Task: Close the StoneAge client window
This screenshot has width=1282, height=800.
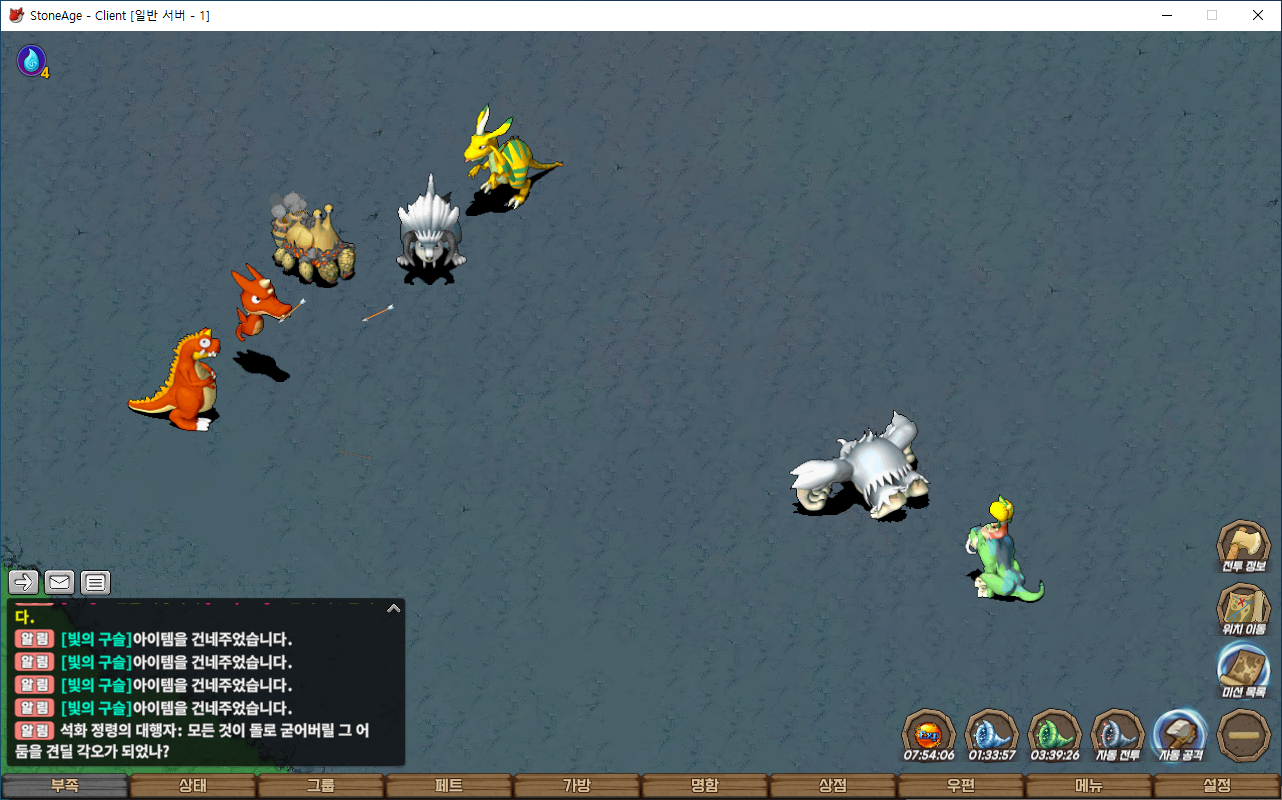Action: (x=1258, y=15)
